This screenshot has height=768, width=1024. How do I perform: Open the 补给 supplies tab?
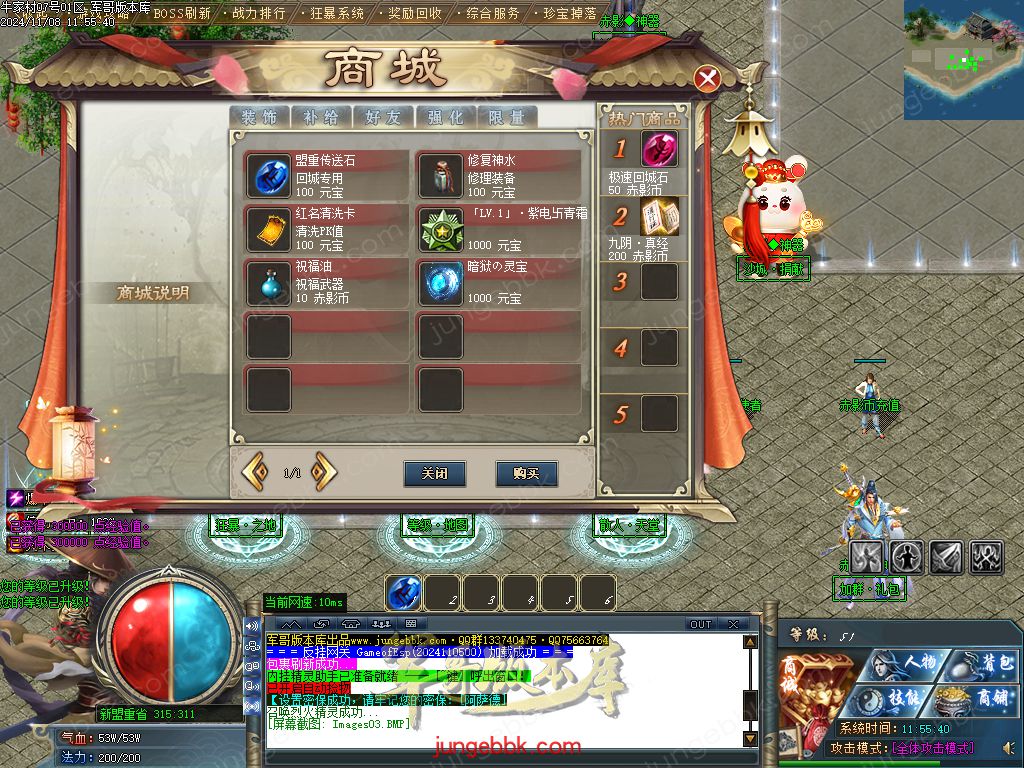[321, 117]
